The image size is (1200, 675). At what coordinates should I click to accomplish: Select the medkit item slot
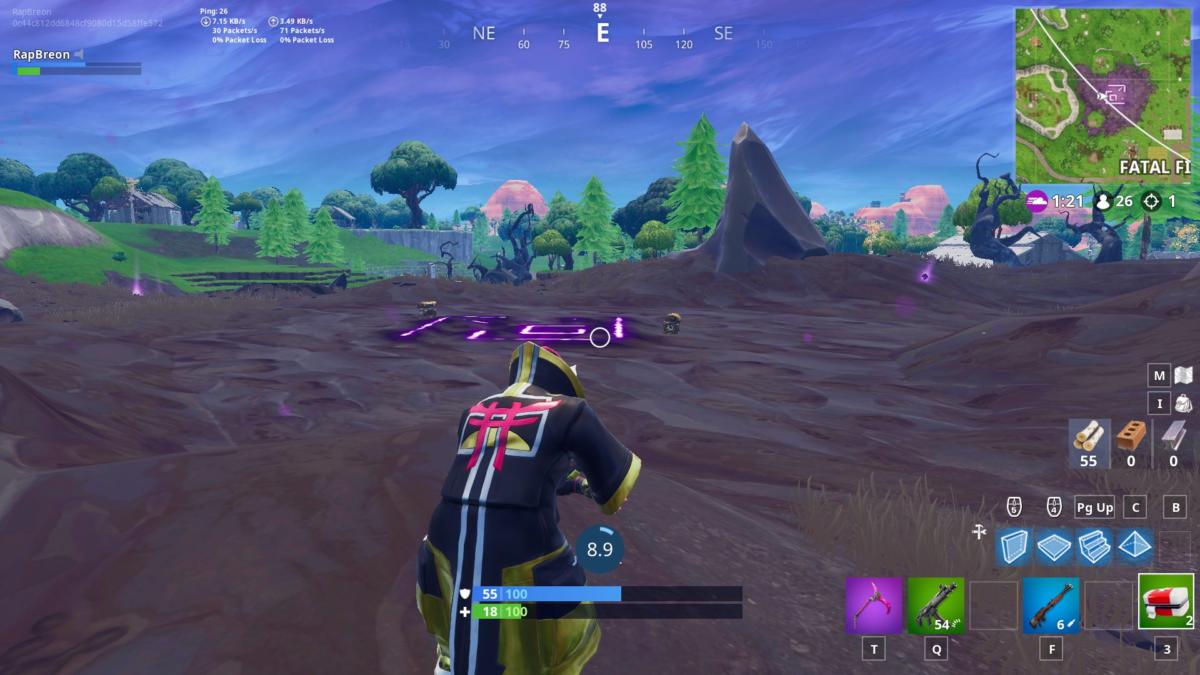pos(1166,602)
